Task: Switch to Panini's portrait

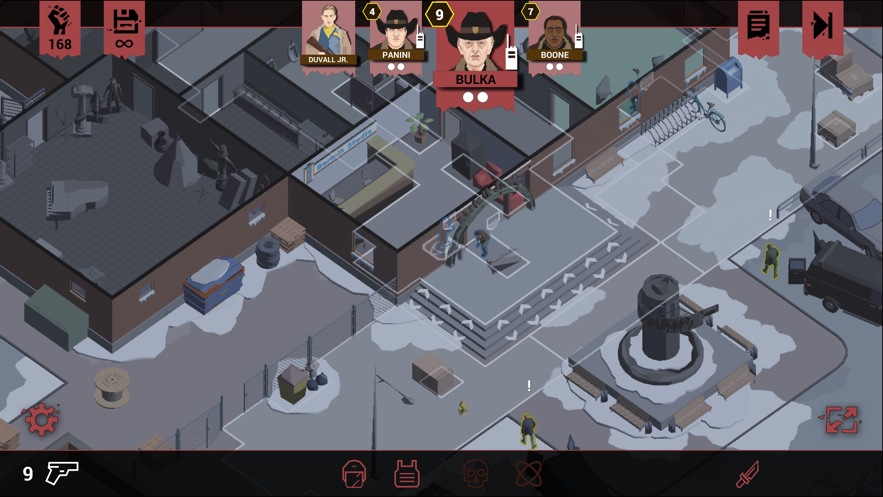Action: (396, 38)
